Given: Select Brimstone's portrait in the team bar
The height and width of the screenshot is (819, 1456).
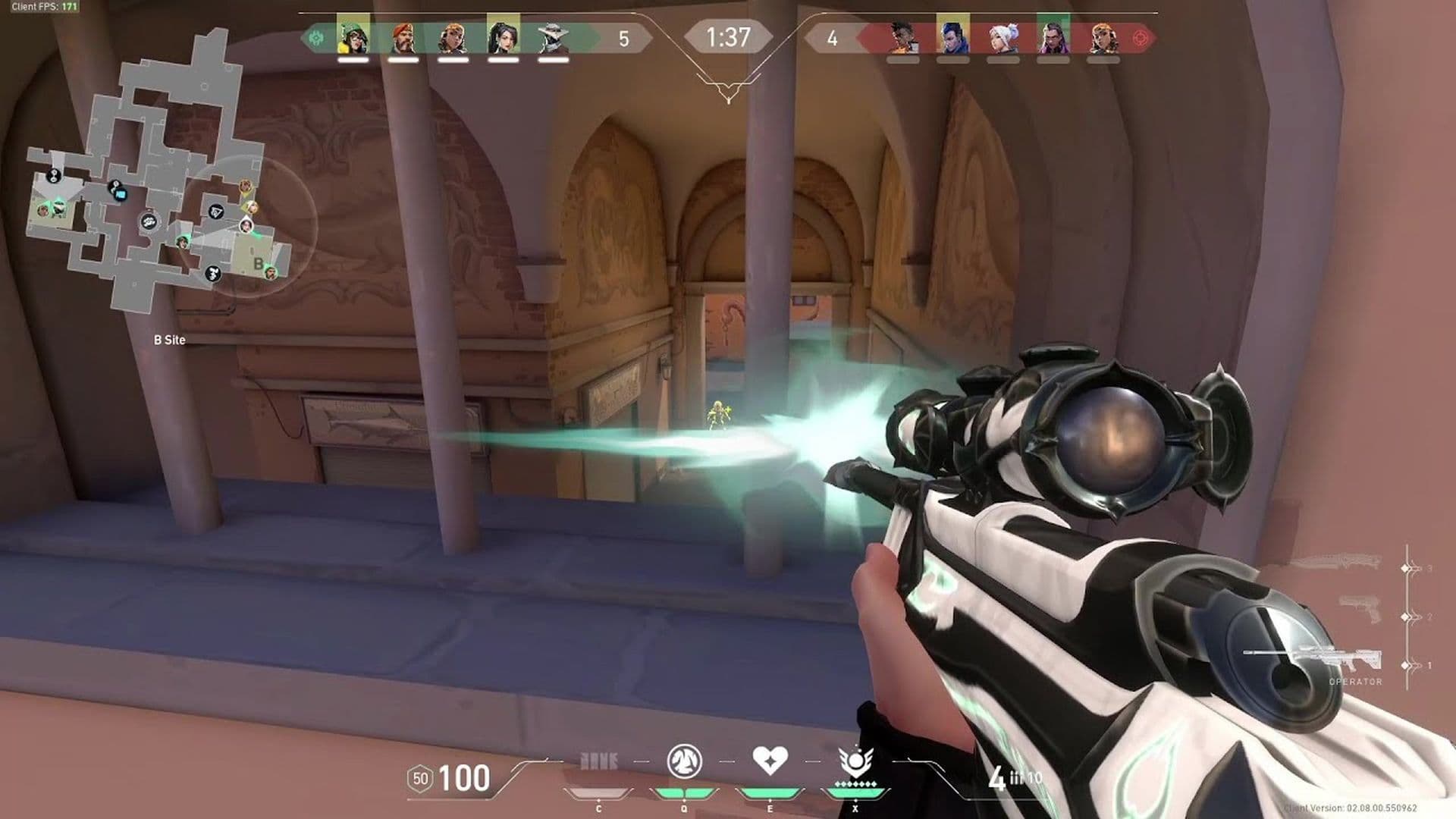Looking at the screenshot, I should point(403,36).
